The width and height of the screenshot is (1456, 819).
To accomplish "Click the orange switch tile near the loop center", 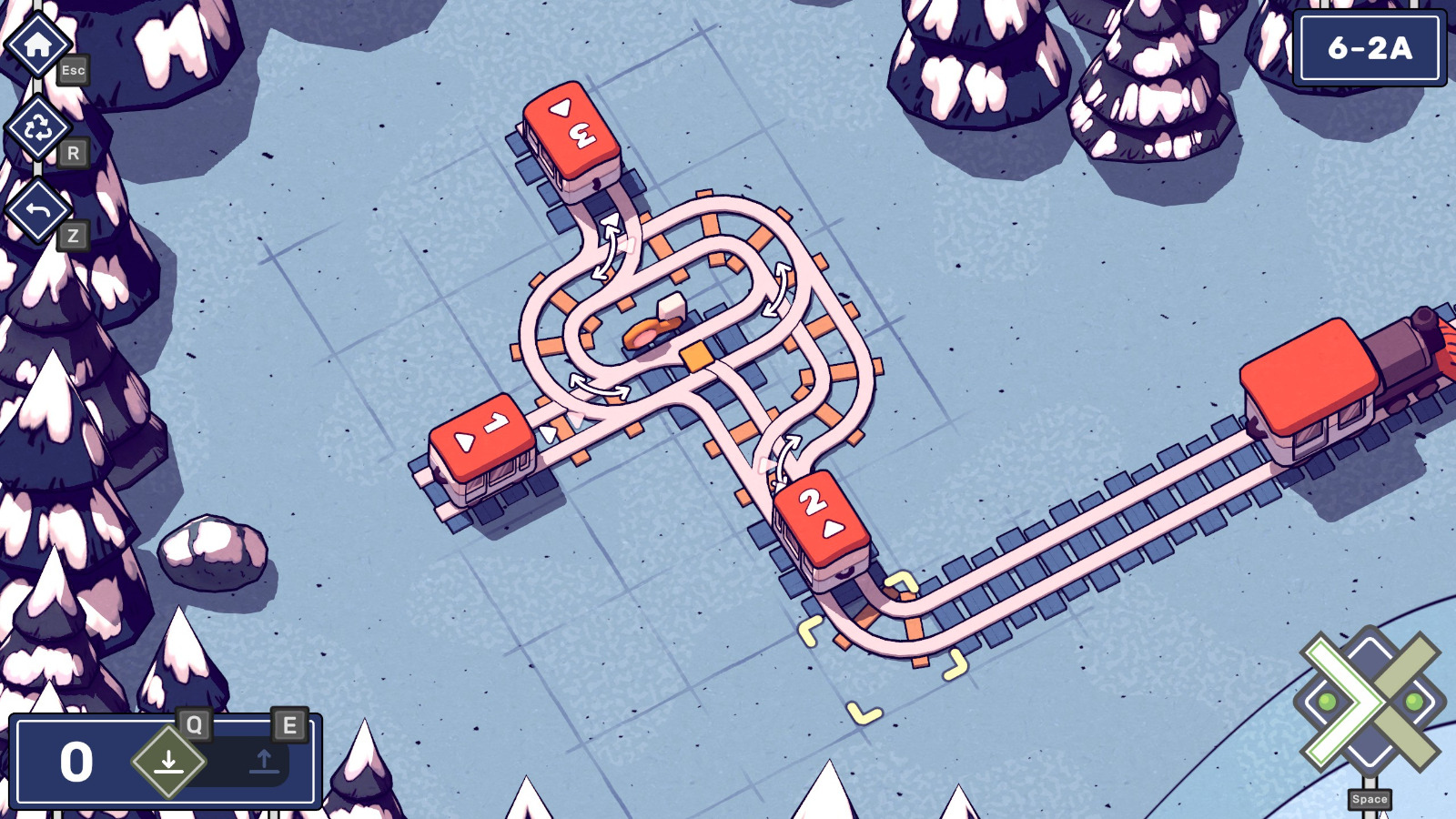I will point(695,356).
